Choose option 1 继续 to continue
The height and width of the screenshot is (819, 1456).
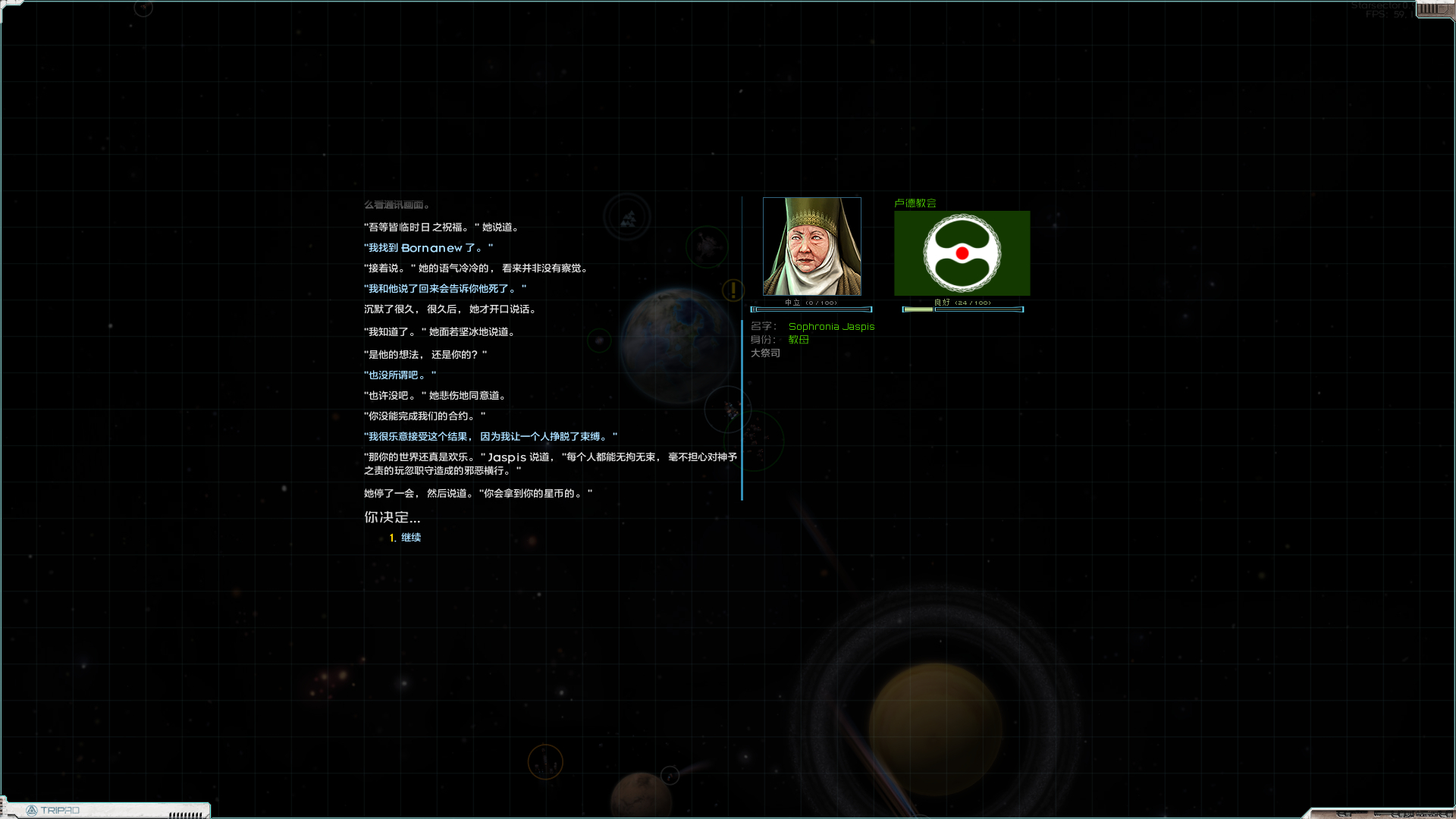click(410, 537)
